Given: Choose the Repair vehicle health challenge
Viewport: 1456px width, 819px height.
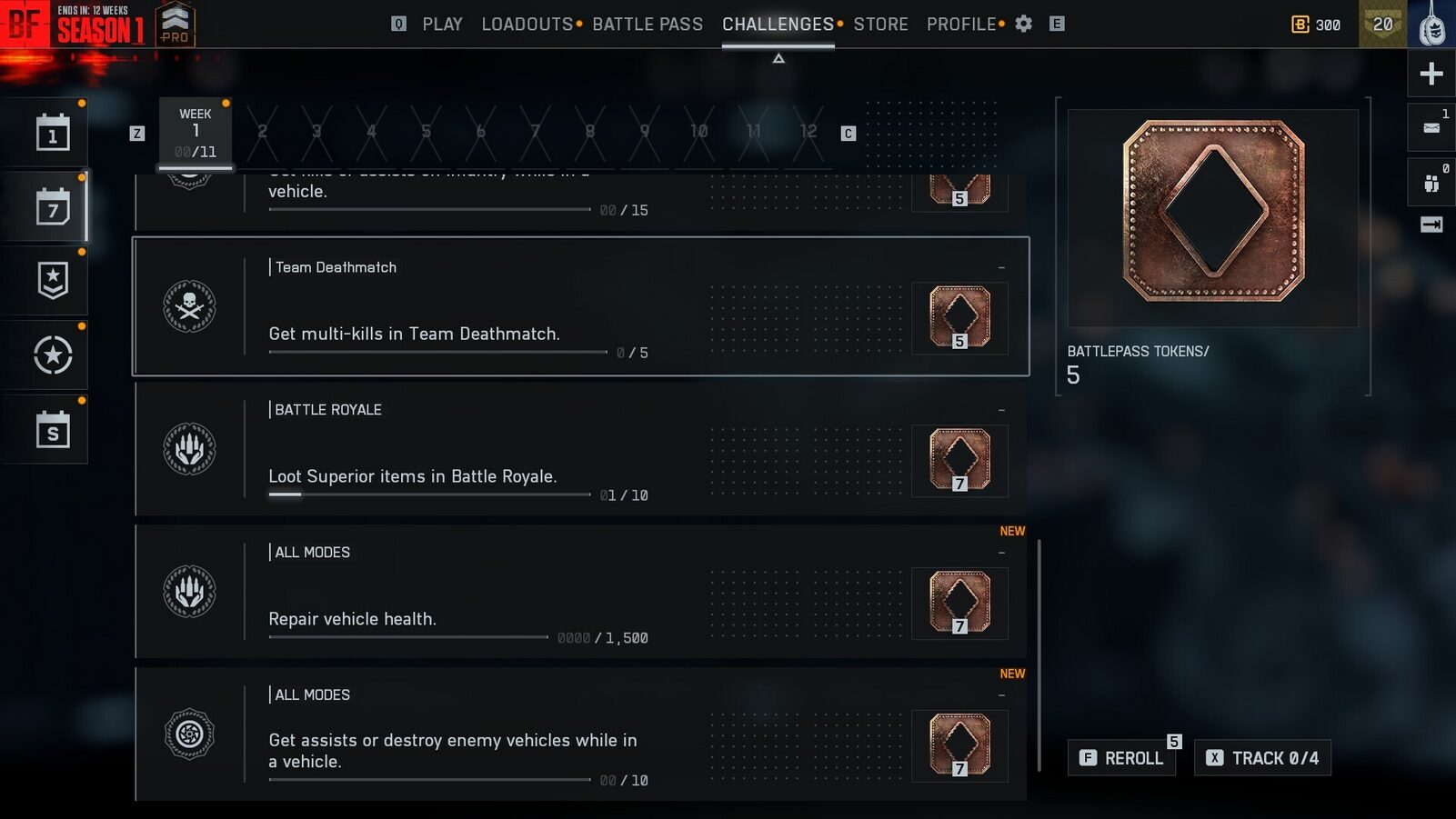Looking at the screenshot, I should coord(580,592).
